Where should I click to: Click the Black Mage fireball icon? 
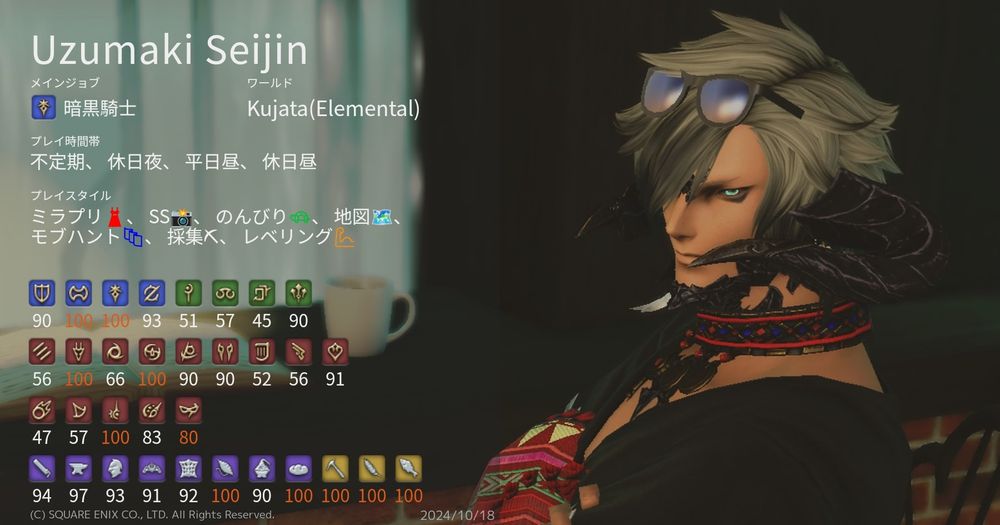click(43, 409)
